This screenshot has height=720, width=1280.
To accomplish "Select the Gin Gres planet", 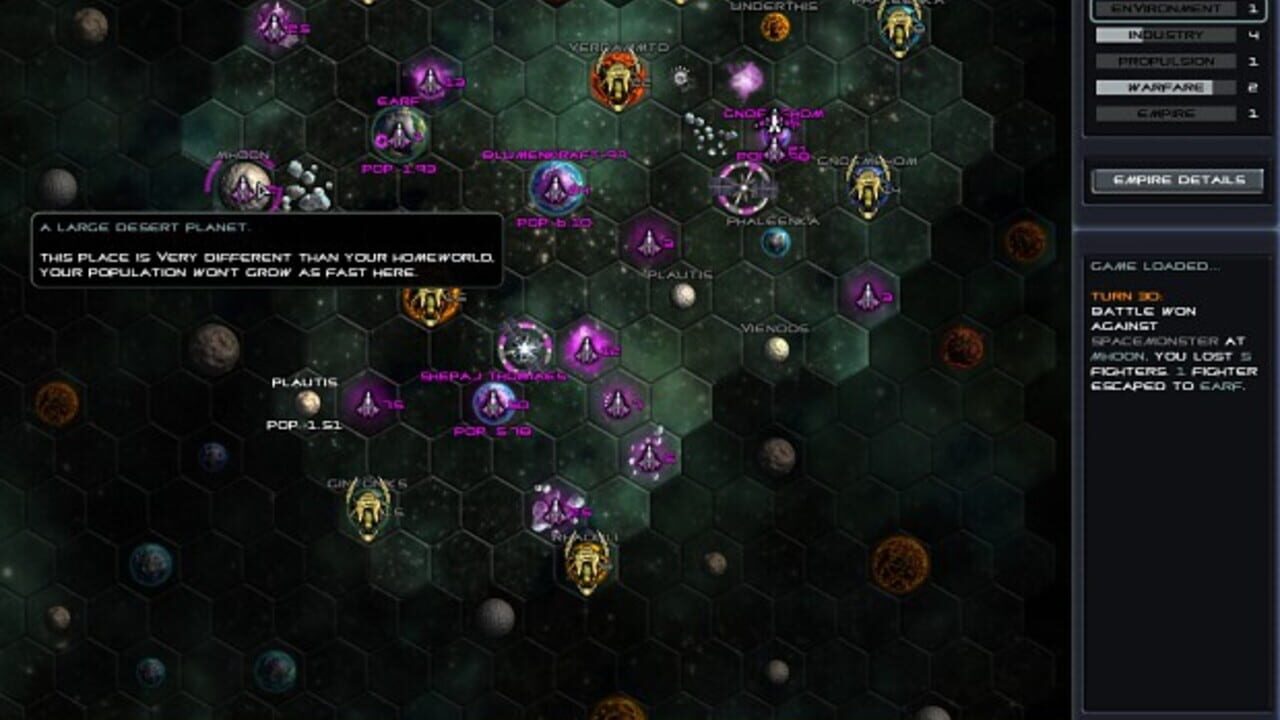I will click(x=367, y=509).
